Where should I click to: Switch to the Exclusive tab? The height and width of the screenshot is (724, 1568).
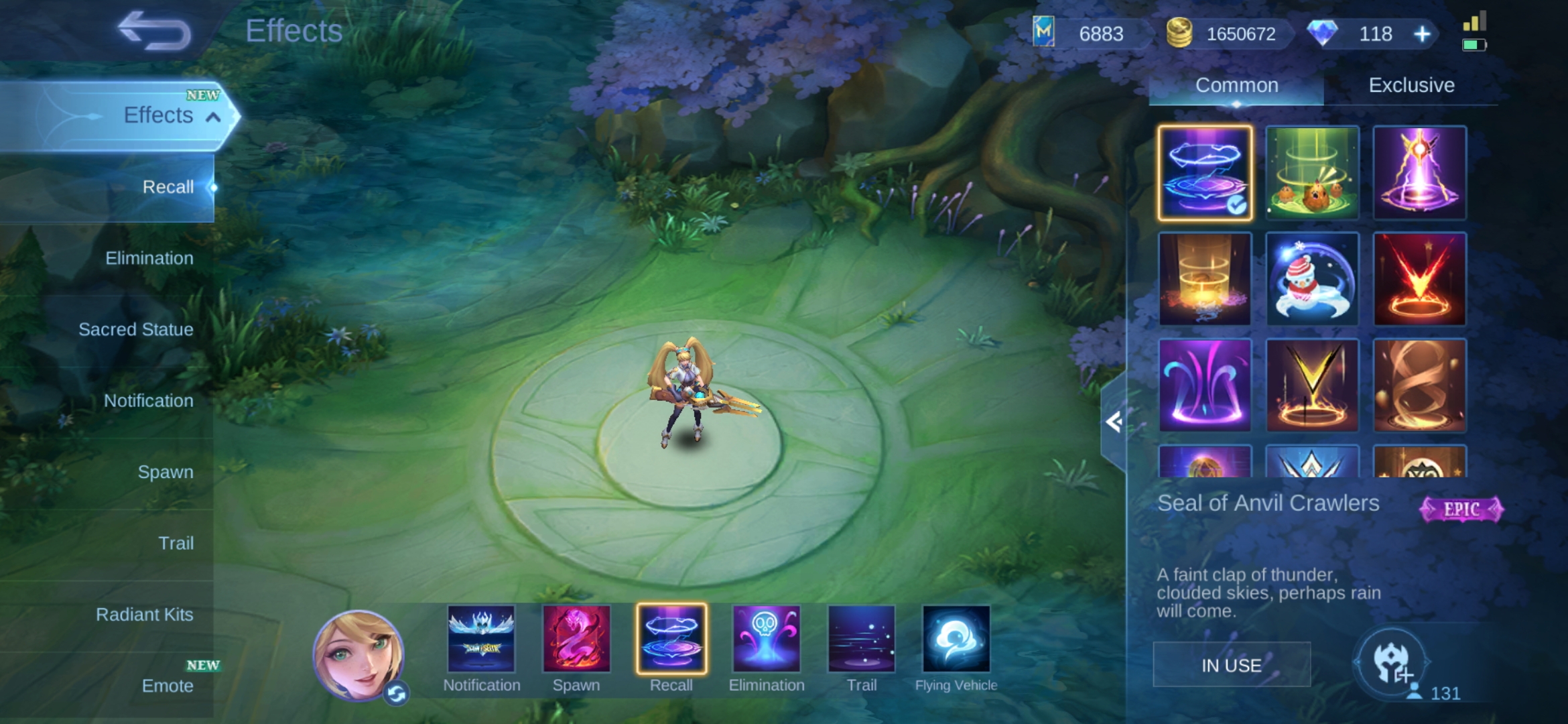click(1411, 85)
